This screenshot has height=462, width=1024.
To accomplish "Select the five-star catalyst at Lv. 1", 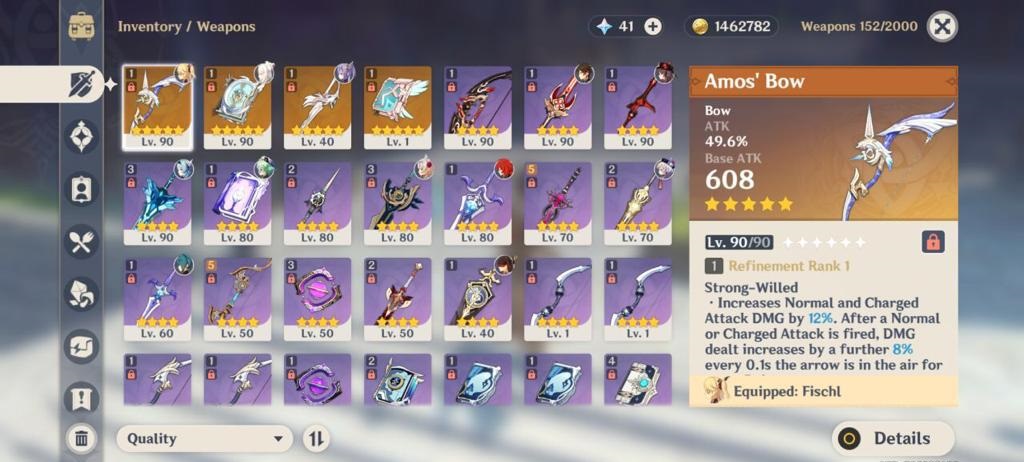I will pyautogui.click(x=397, y=107).
